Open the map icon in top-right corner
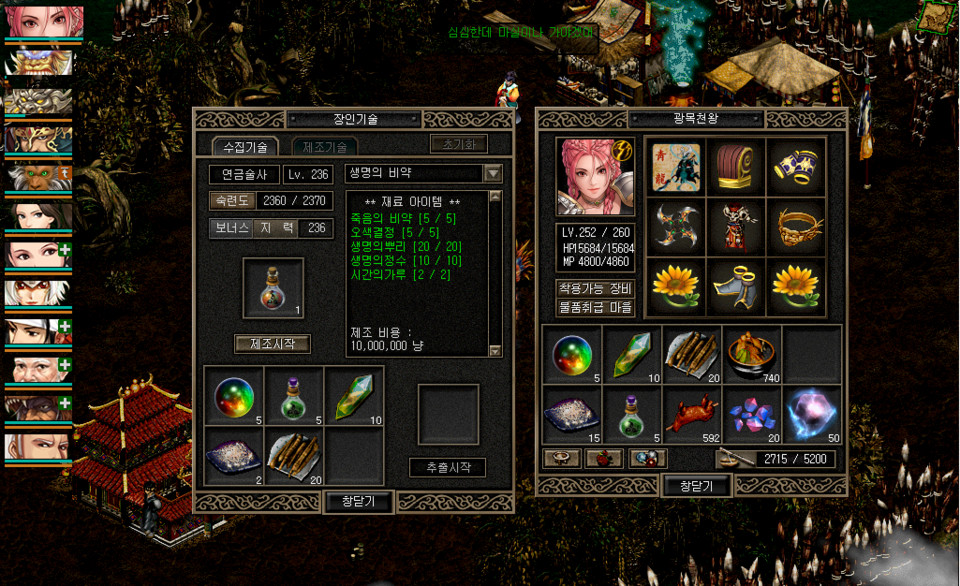This screenshot has height=586, width=960. point(934,16)
